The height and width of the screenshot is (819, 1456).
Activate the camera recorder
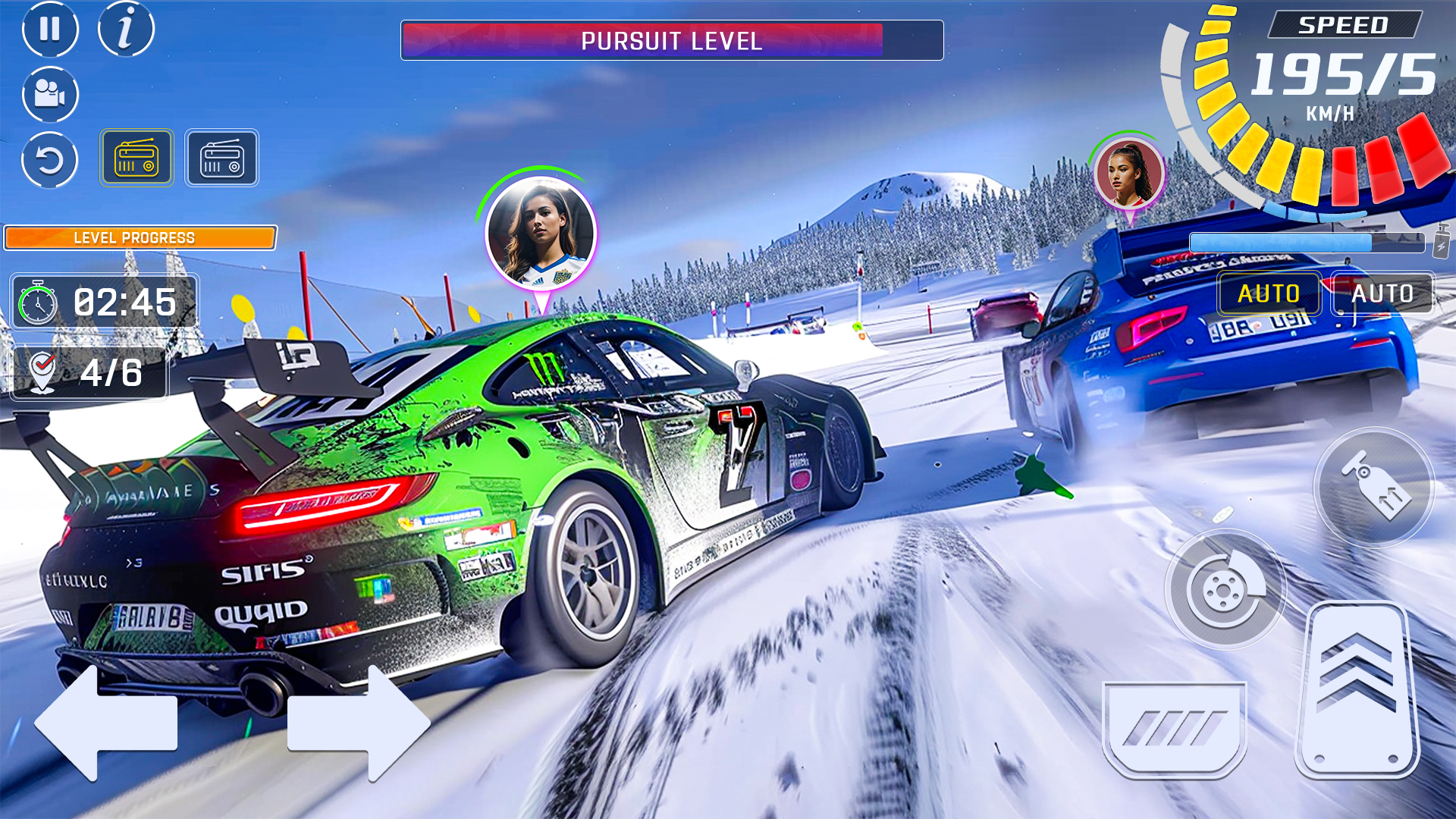(49, 94)
